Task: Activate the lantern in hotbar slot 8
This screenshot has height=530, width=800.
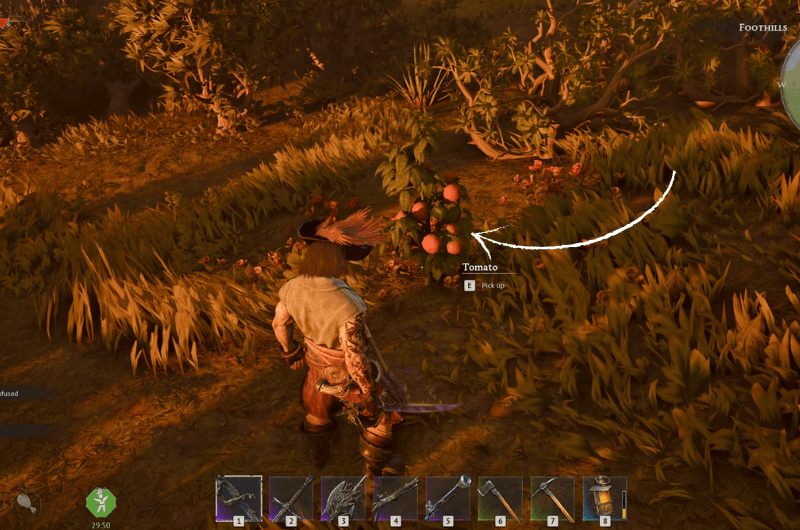Action: pyautogui.click(x=604, y=498)
